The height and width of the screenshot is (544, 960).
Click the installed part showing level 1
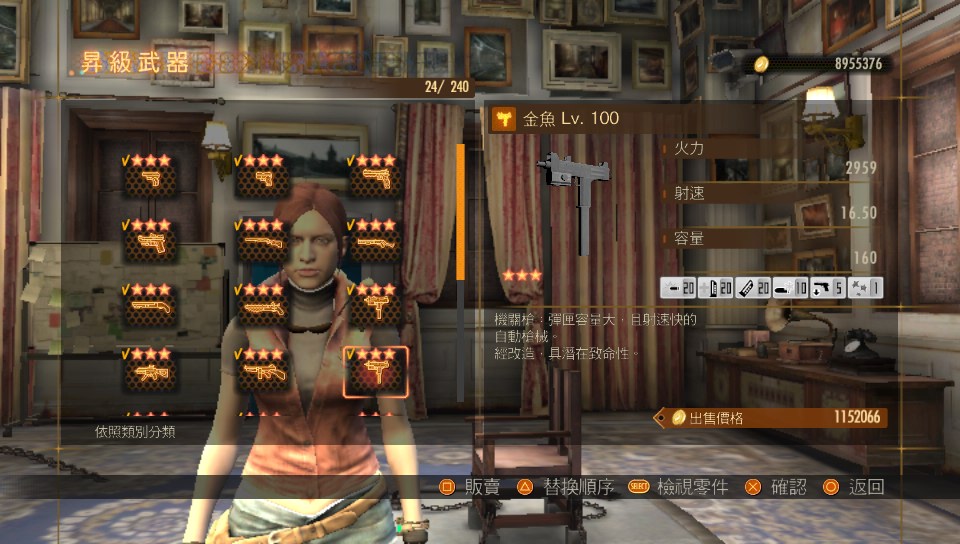tap(867, 289)
